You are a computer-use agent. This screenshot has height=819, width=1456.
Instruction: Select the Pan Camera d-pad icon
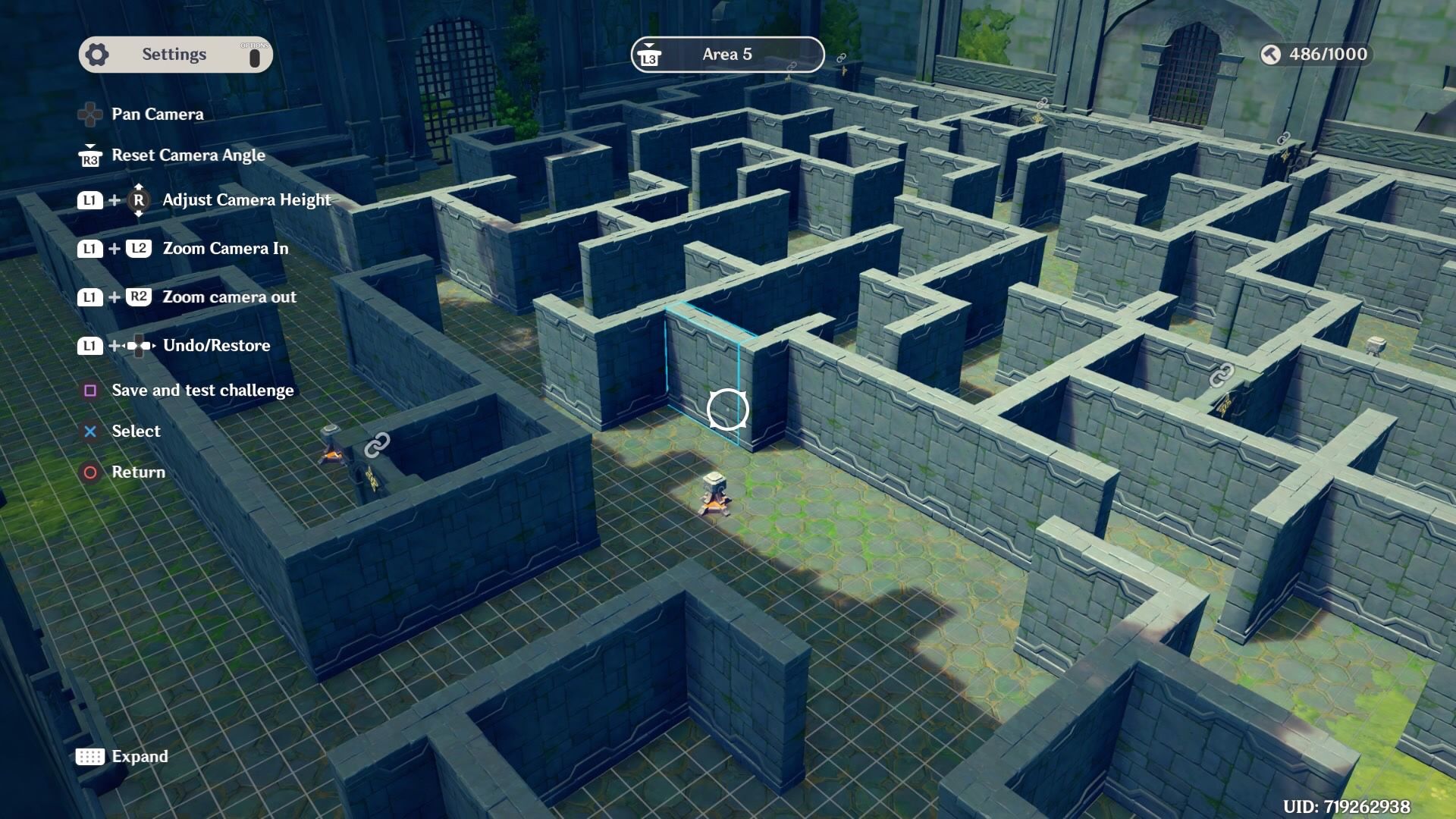[91, 114]
